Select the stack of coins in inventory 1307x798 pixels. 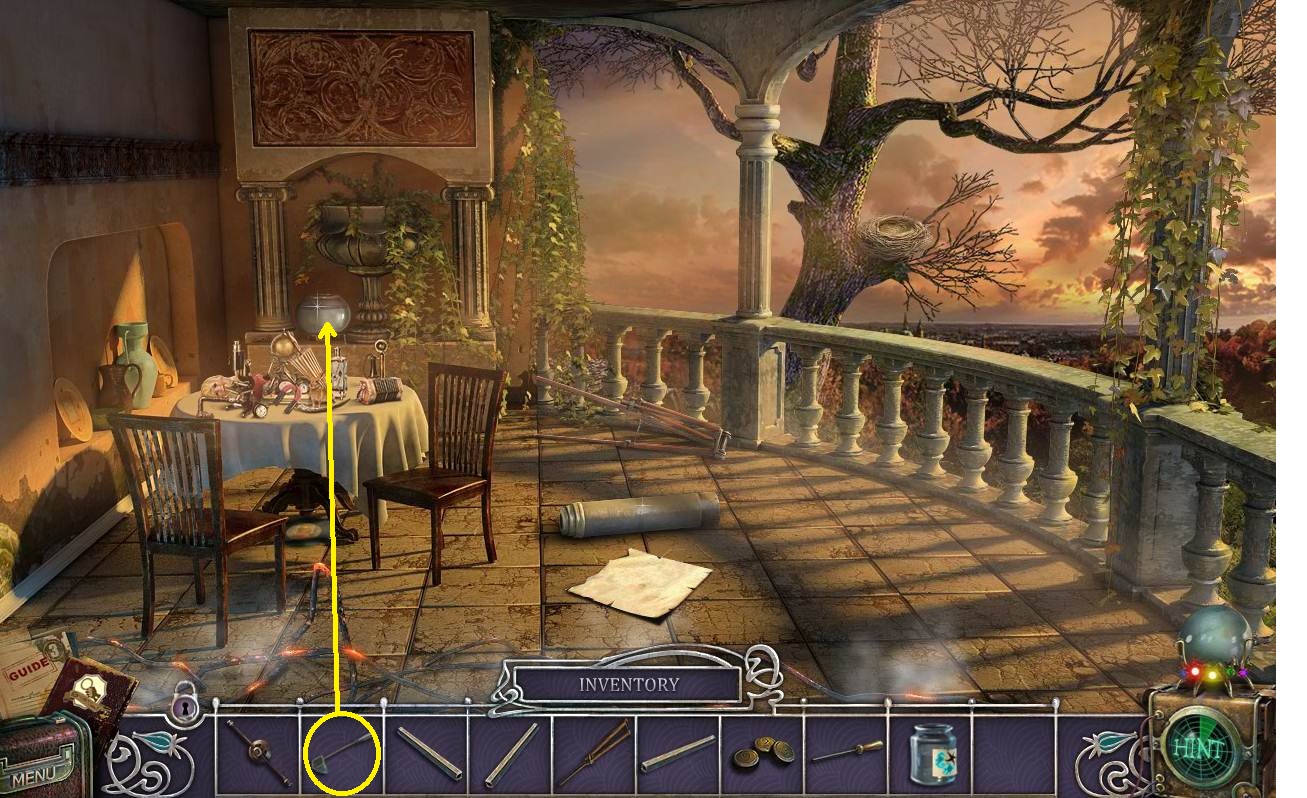click(x=763, y=754)
